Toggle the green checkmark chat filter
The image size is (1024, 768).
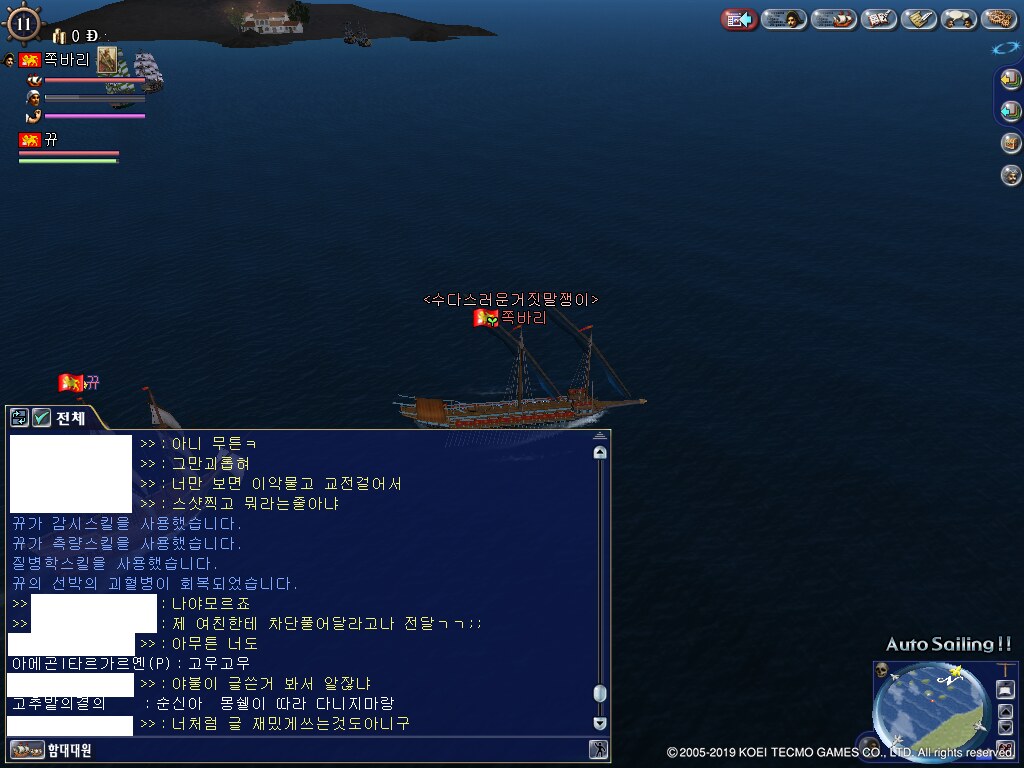tap(41, 418)
